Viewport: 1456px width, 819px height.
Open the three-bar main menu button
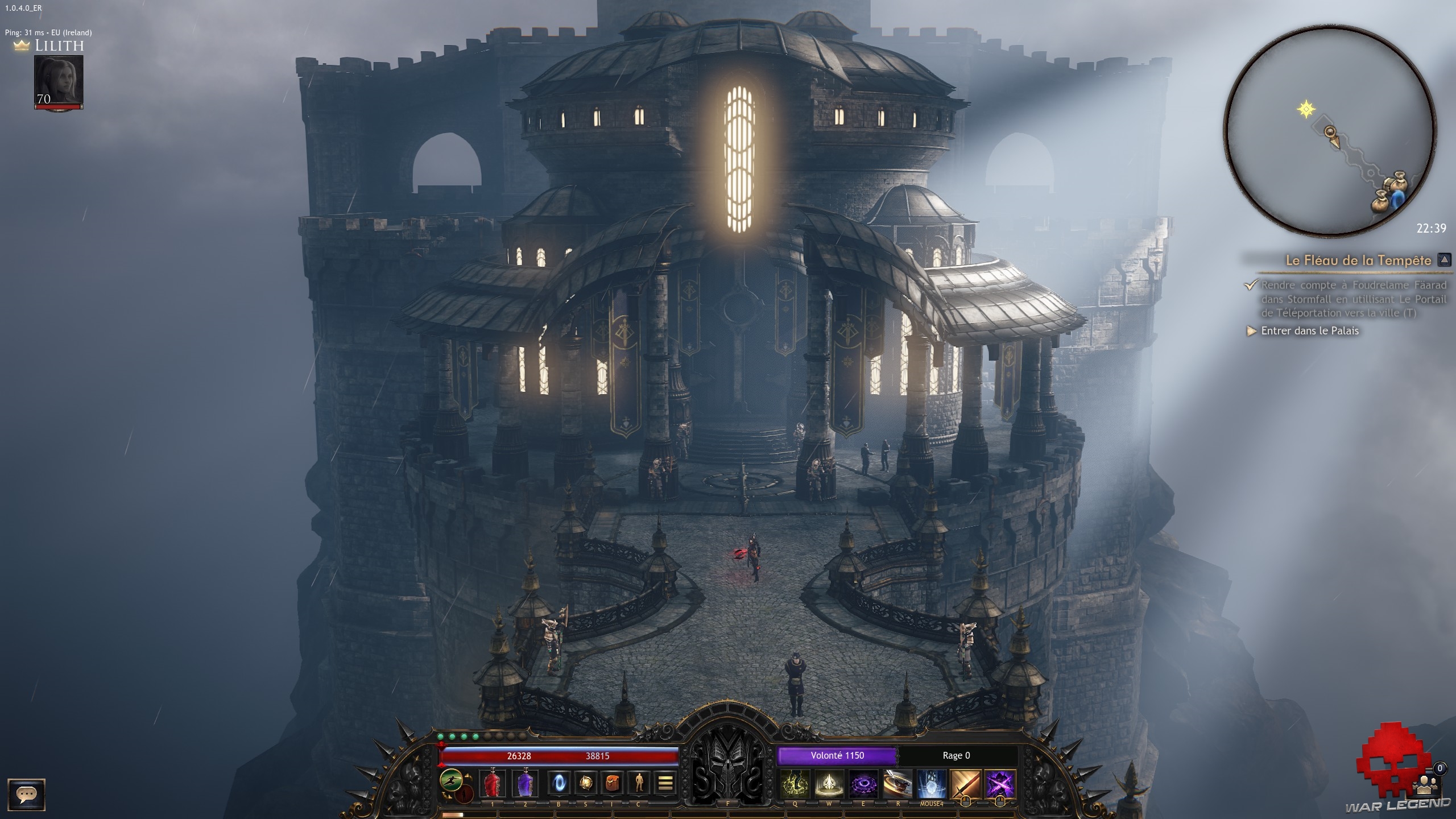[665, 784]
